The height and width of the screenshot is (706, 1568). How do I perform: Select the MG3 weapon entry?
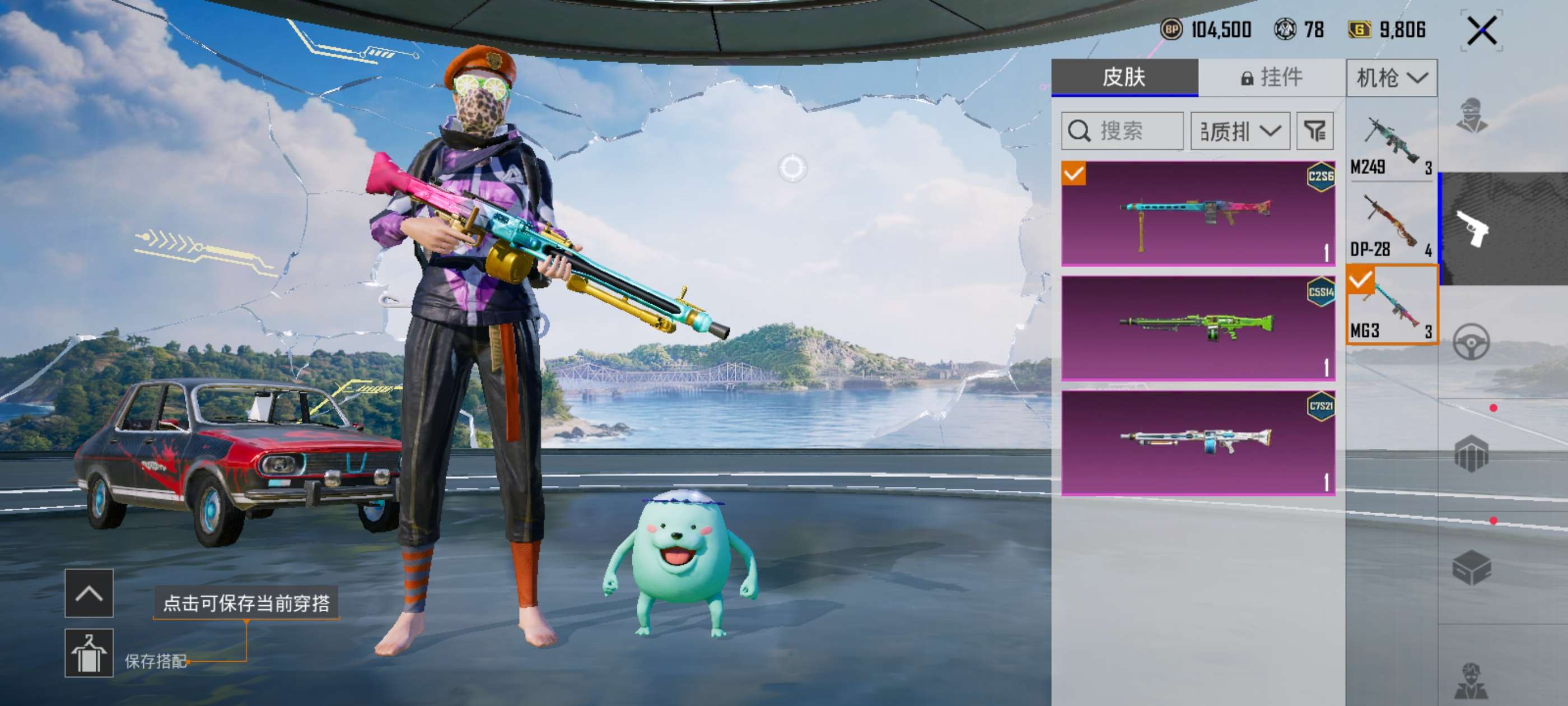[x=1392, y=305]
